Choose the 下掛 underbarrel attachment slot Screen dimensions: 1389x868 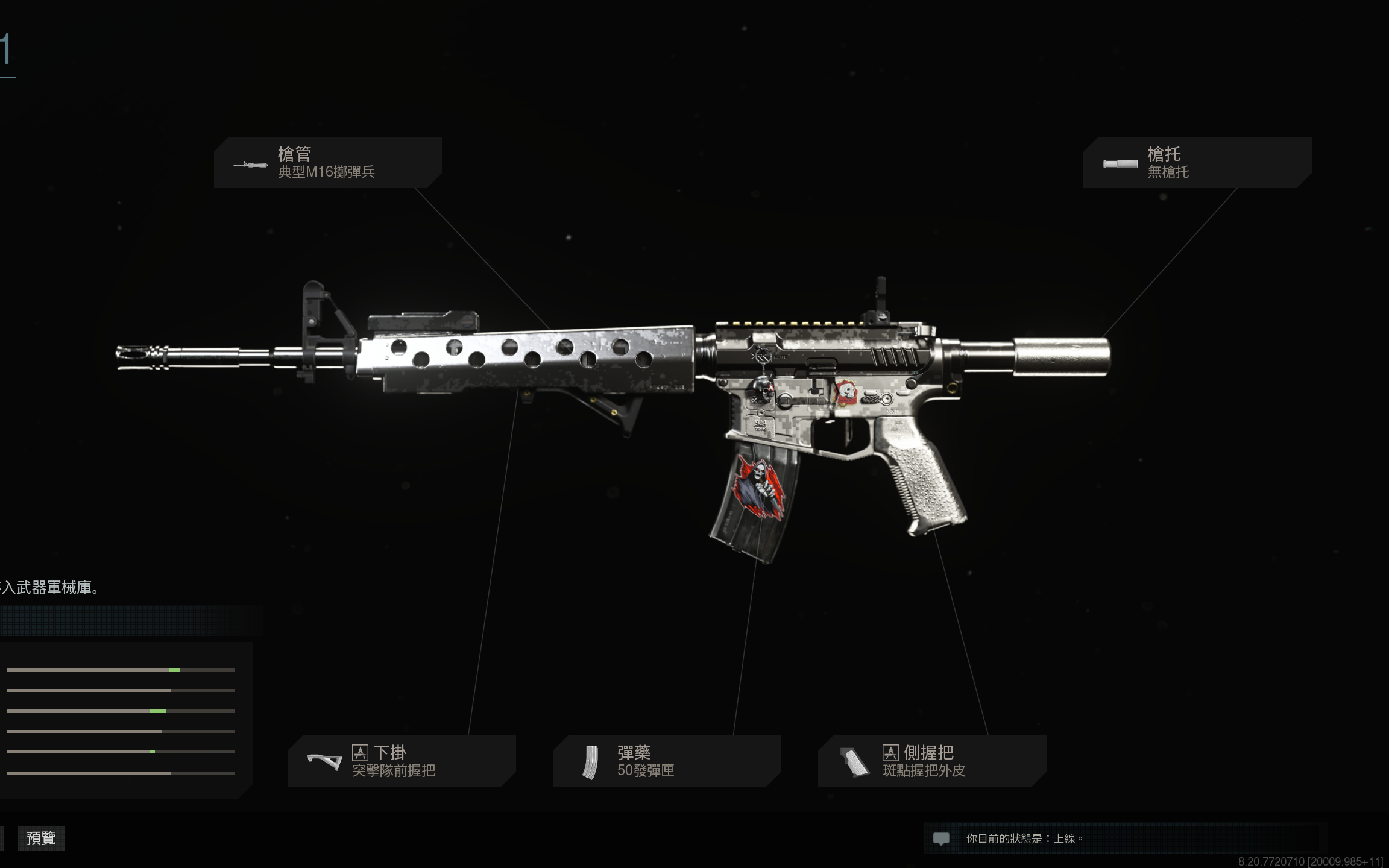[x=401, y=761]
